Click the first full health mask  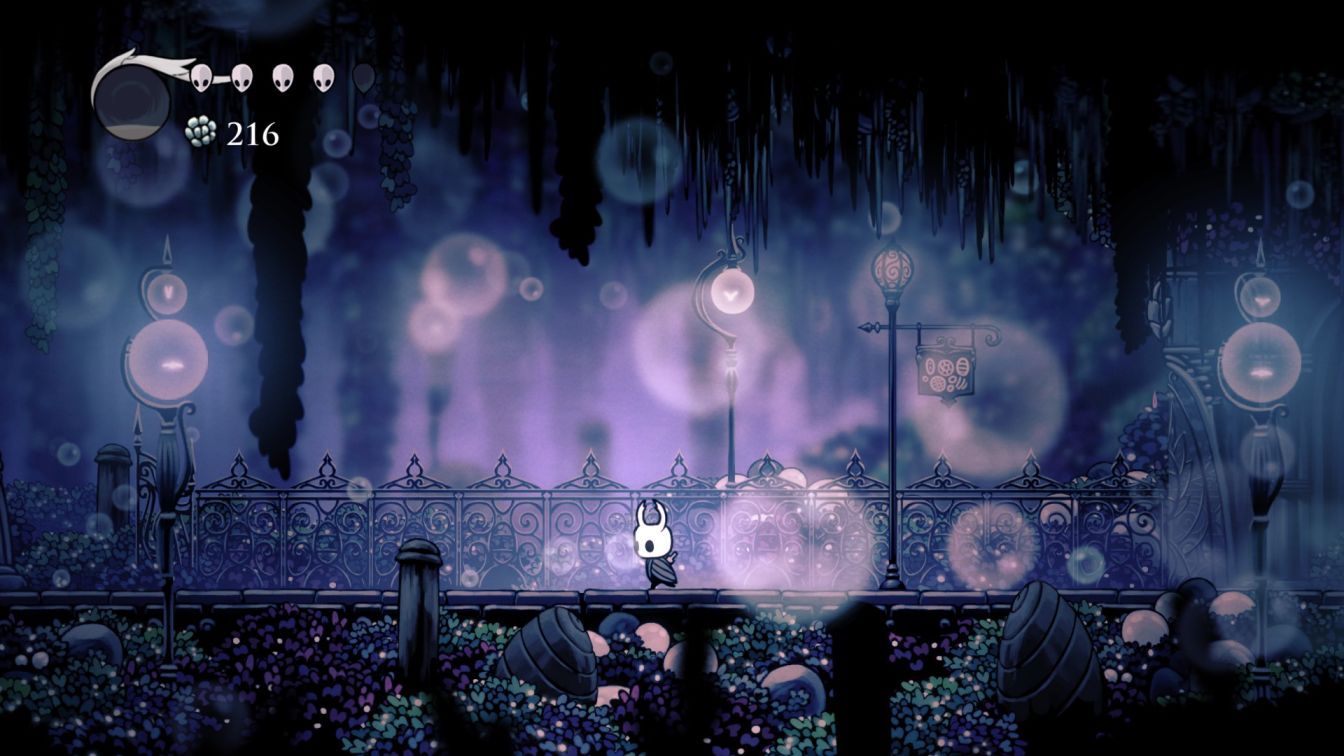(200, 76)
